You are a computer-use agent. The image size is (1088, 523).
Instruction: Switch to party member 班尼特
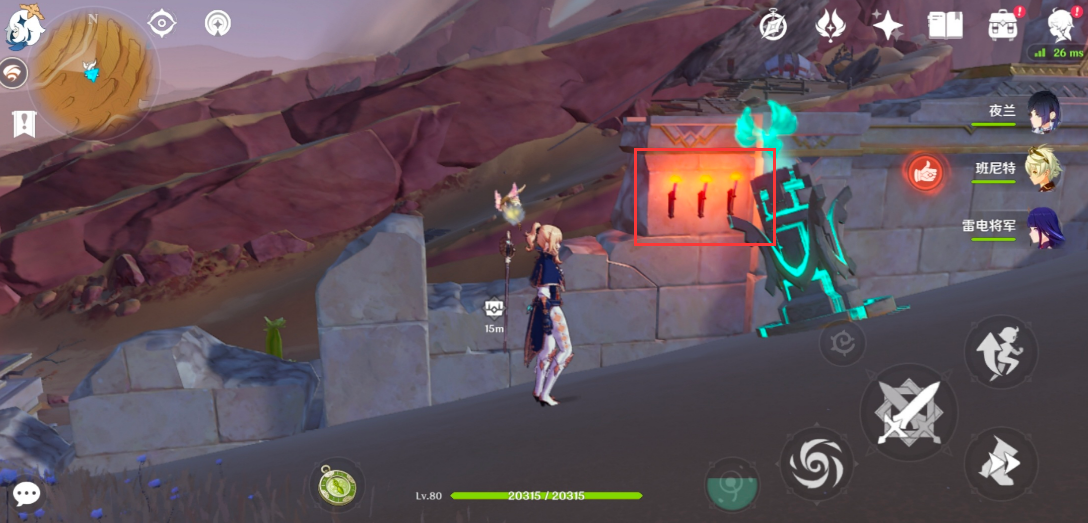1043,169
